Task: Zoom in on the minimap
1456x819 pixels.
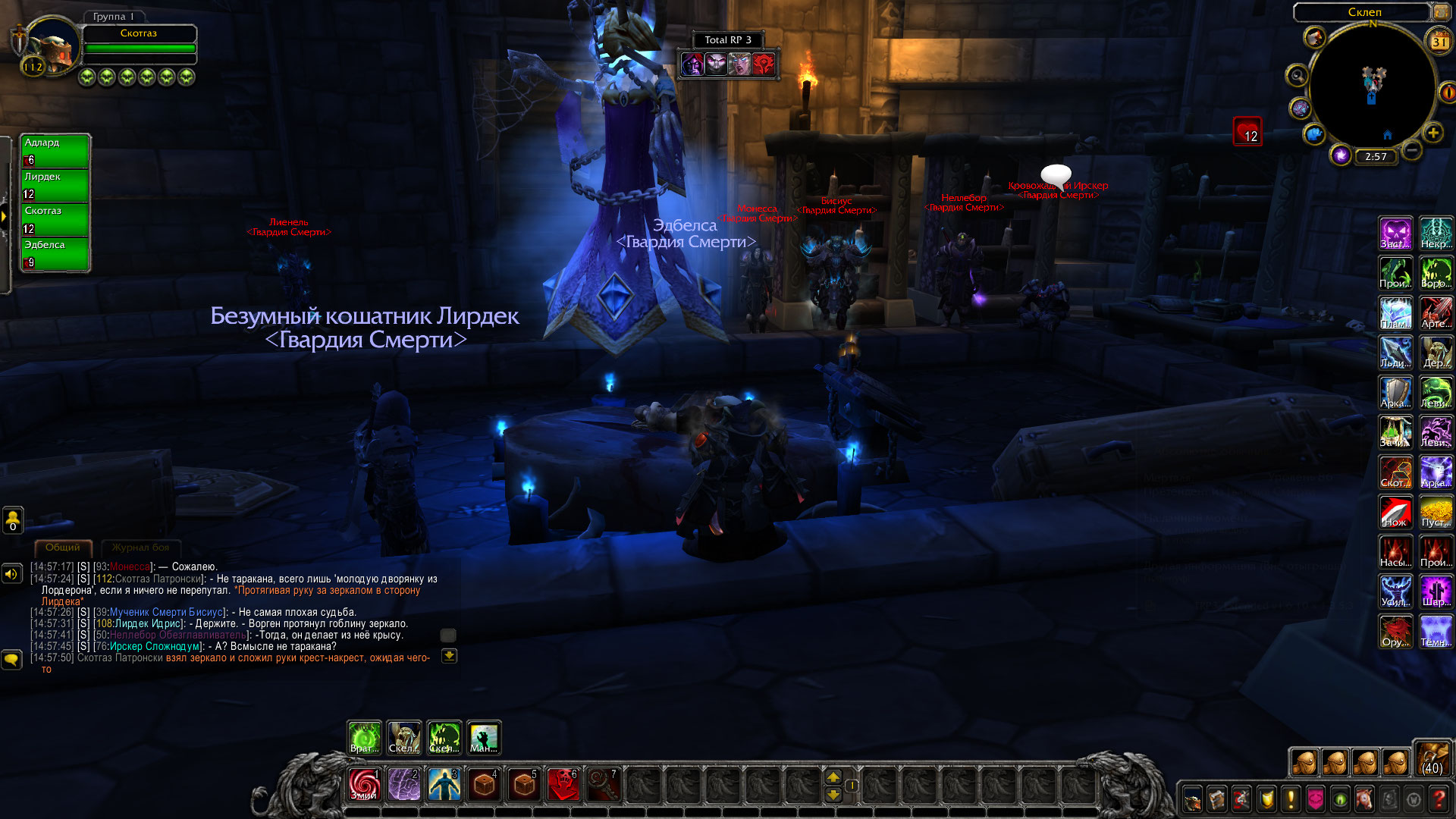Action: coord(1432,133)
